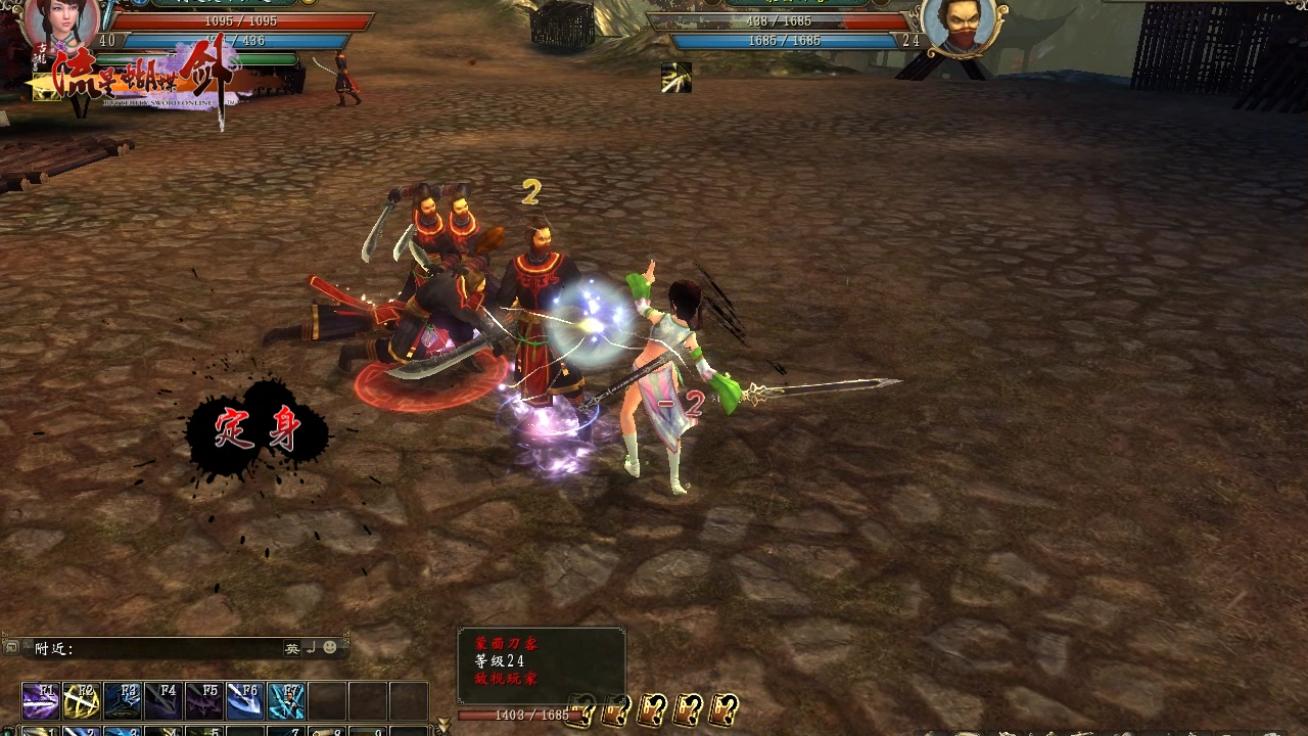Use the F2 golden sphere skill
This screenshot has width=1308, height=736.
click(x=81, y=701)
